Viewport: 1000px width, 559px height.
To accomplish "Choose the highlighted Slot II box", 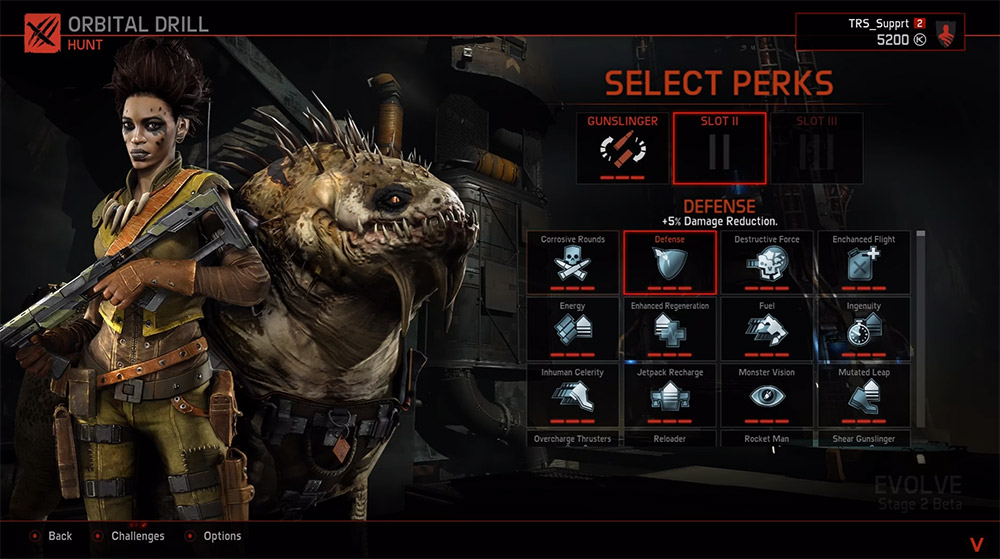I will (720, 148).
